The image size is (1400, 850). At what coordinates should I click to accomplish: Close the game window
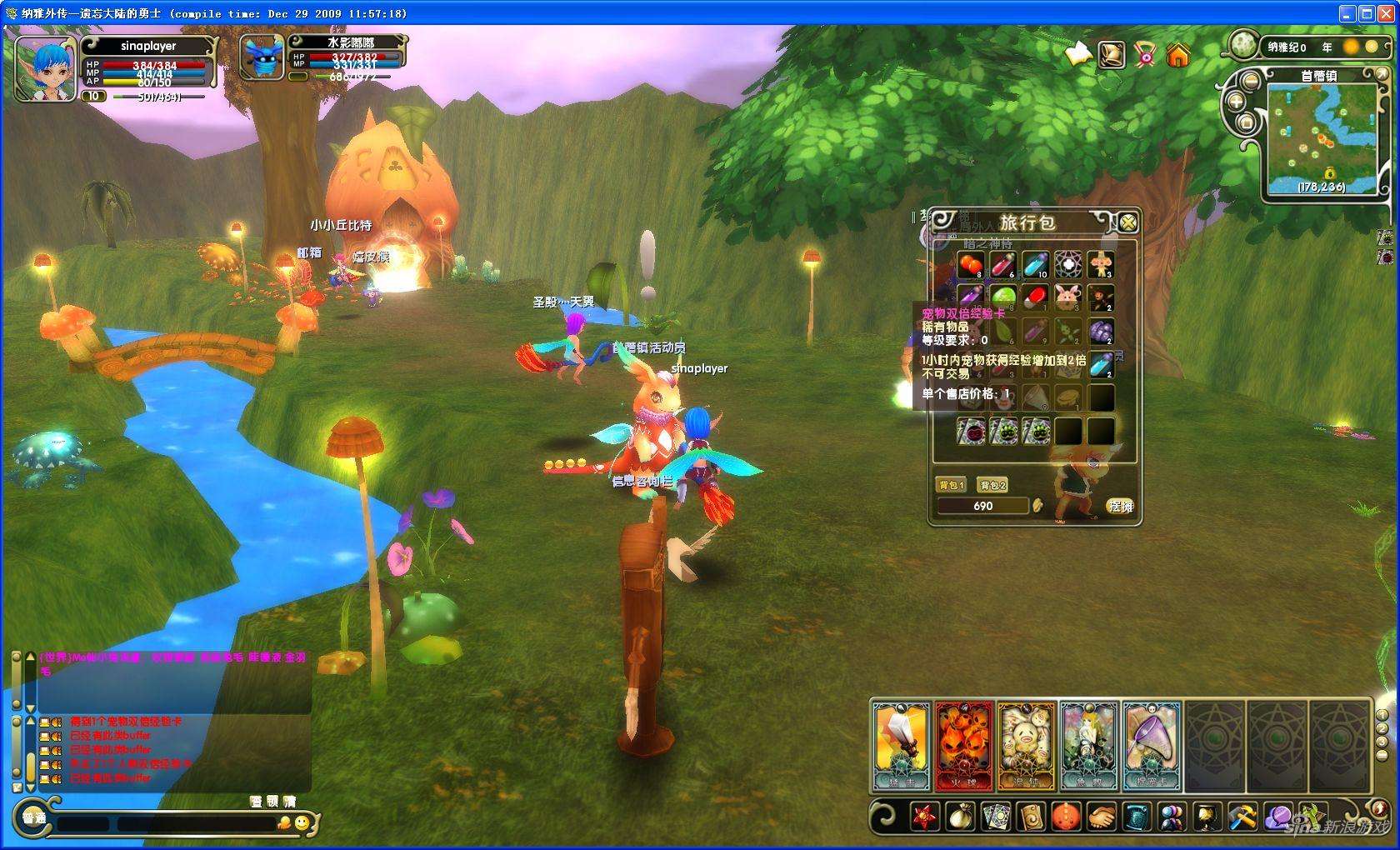[1386, 13]
